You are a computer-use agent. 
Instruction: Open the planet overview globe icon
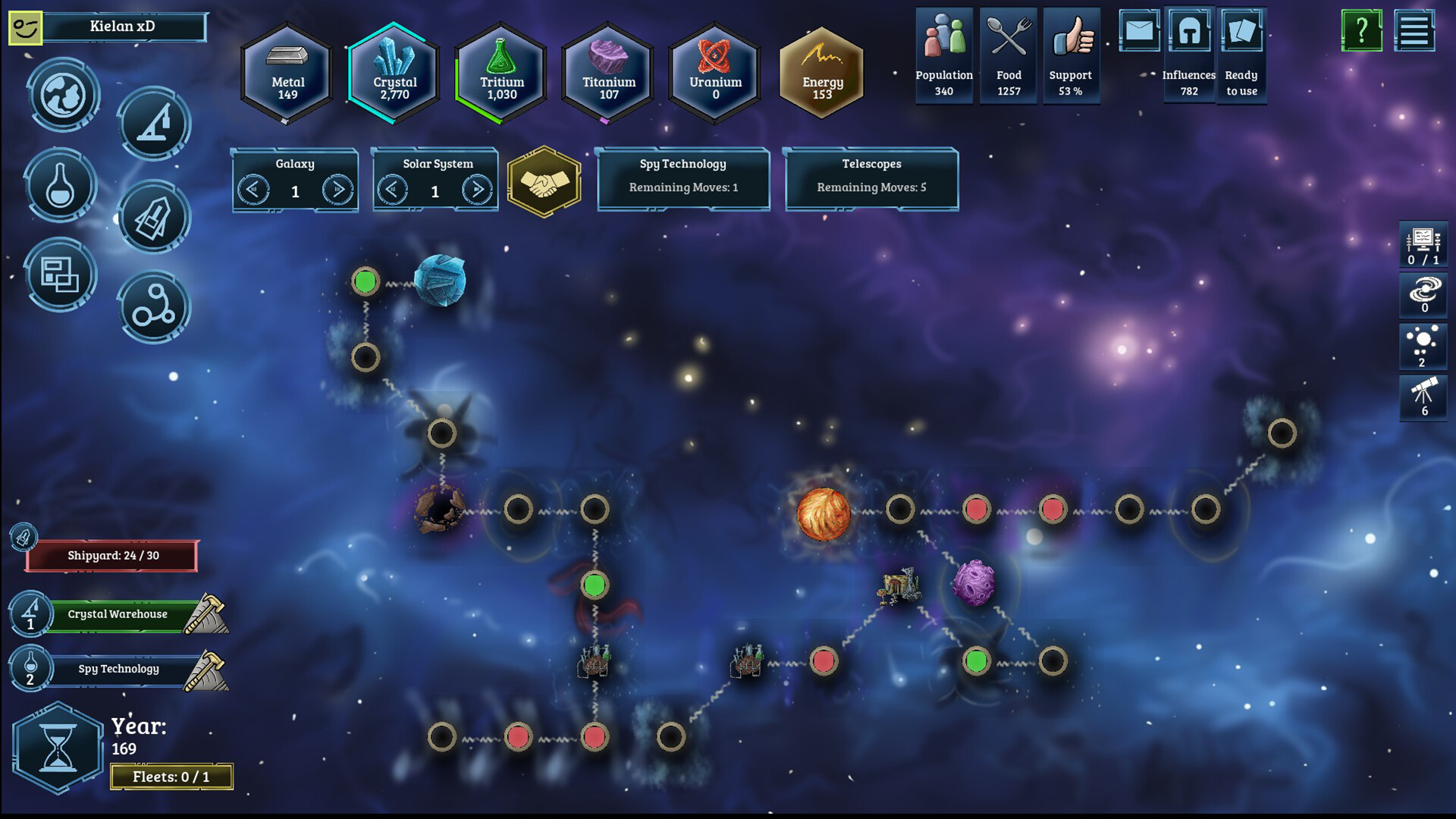[63, 96]
